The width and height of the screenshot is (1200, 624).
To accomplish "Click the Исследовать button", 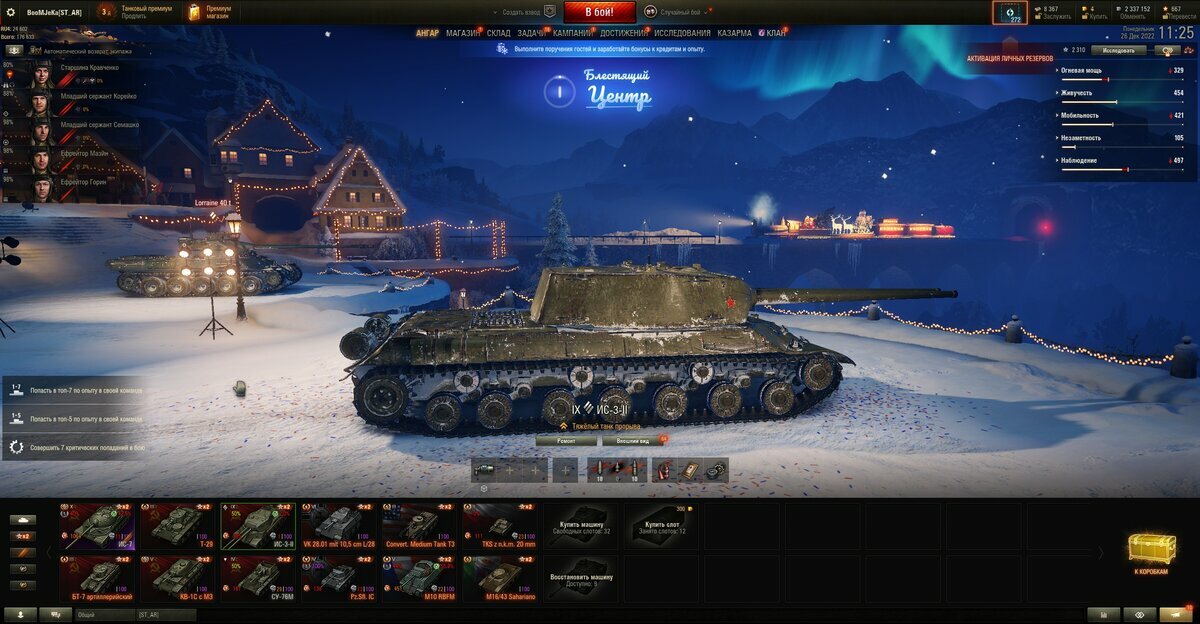I will pyautogui.click(x=1118, y=50).
